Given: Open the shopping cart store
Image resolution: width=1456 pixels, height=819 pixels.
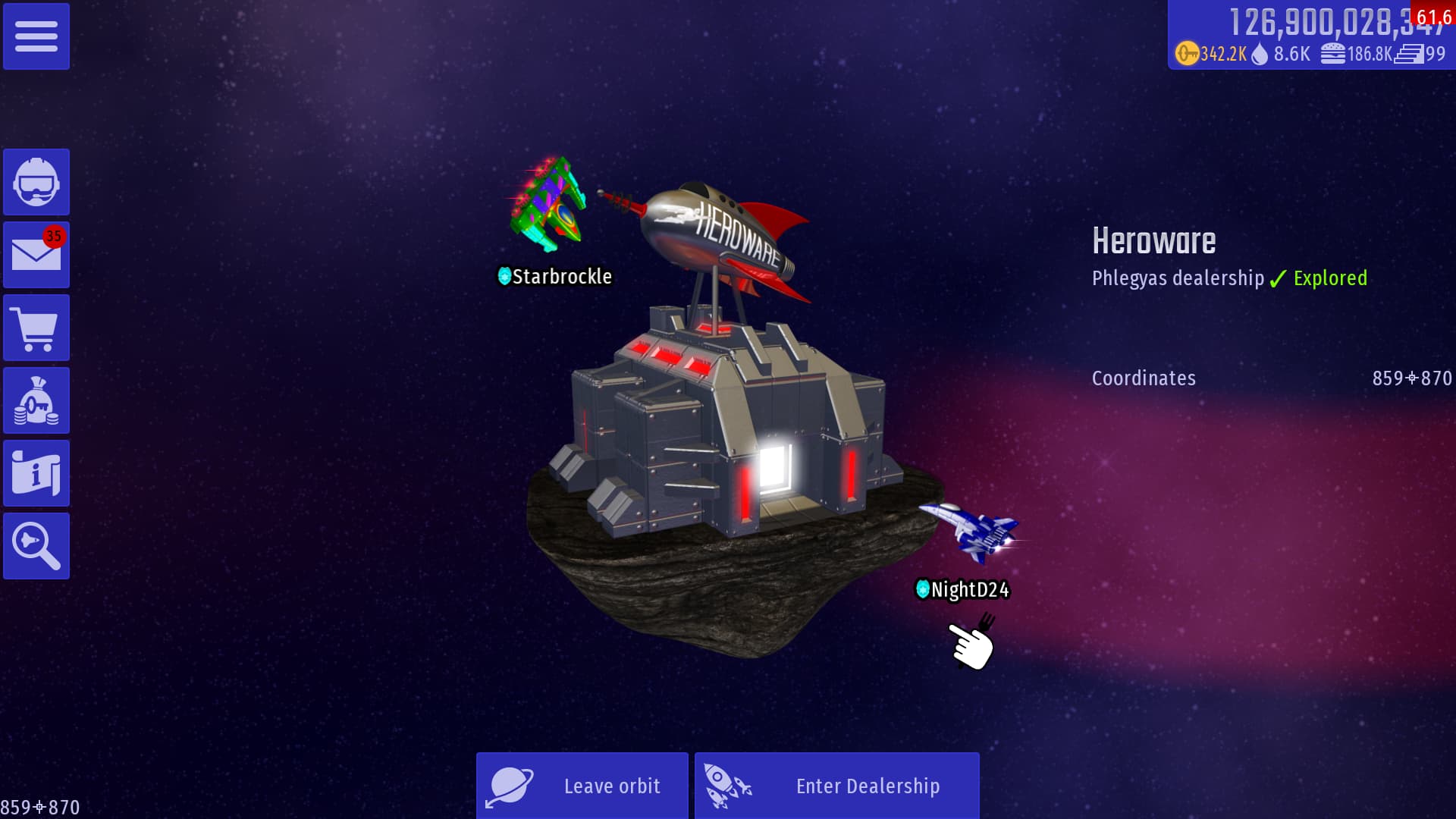Looking at the screenshot, I should tap(36, 328).
